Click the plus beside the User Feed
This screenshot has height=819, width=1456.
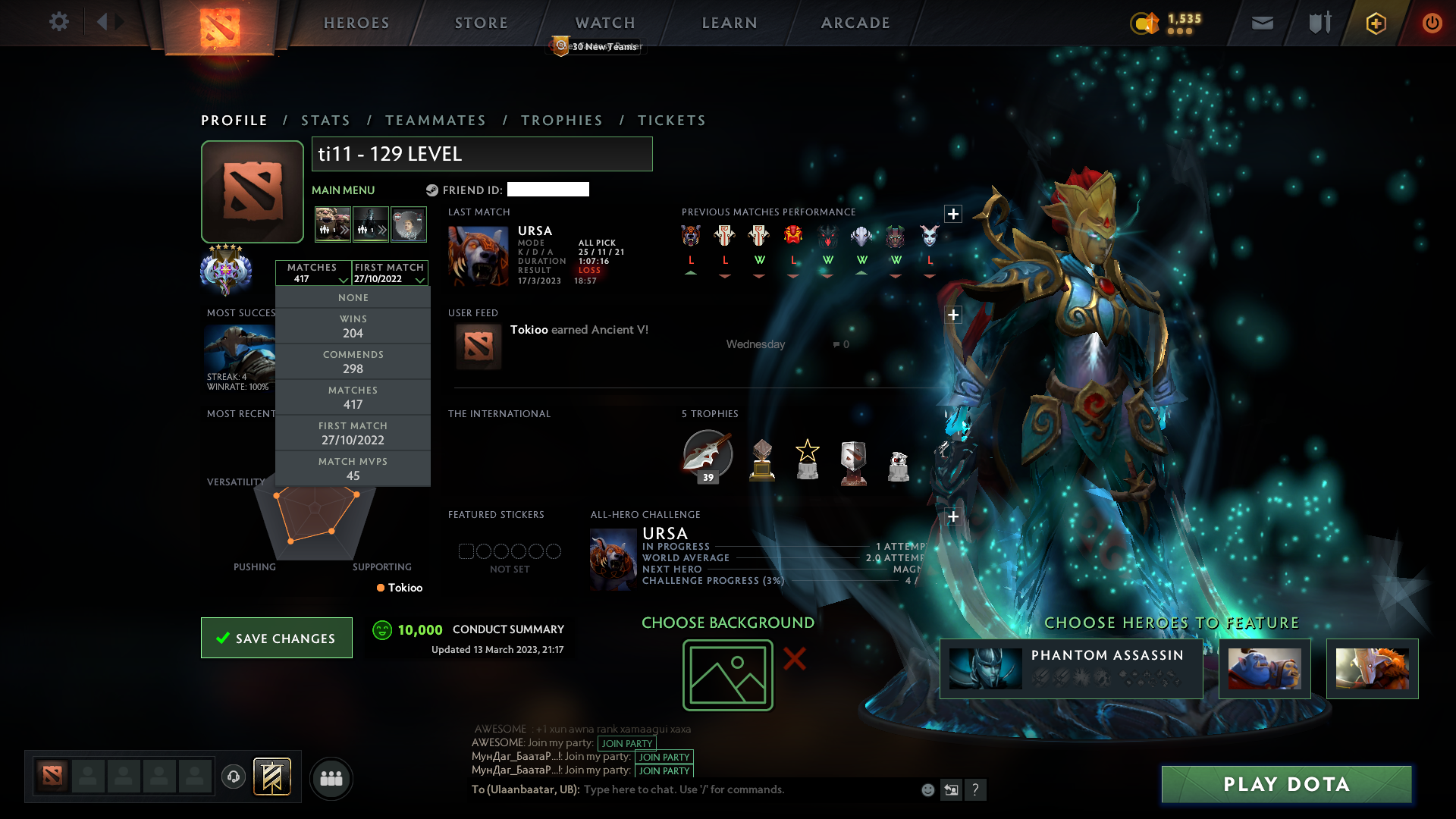tap(953, 314)
